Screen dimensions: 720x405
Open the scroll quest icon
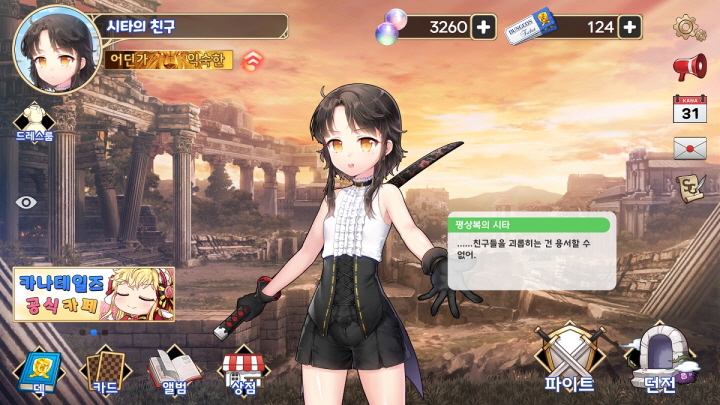[689, 187]
